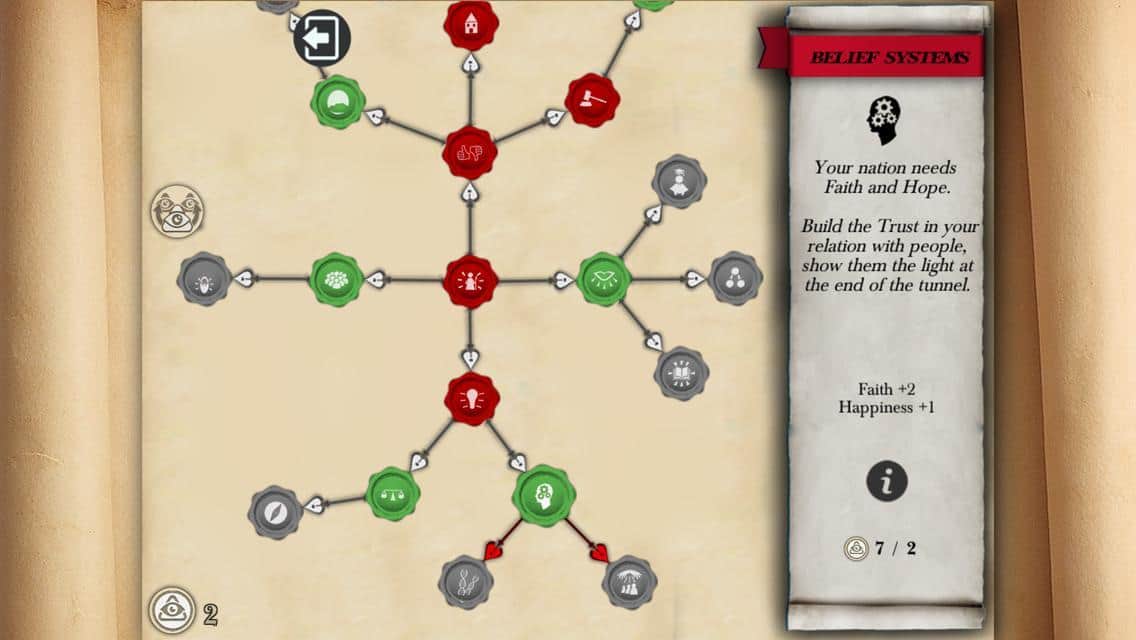Click the black exit arrow button
This screenshot has width=1136, height=640.
click(x=322, y=39)
